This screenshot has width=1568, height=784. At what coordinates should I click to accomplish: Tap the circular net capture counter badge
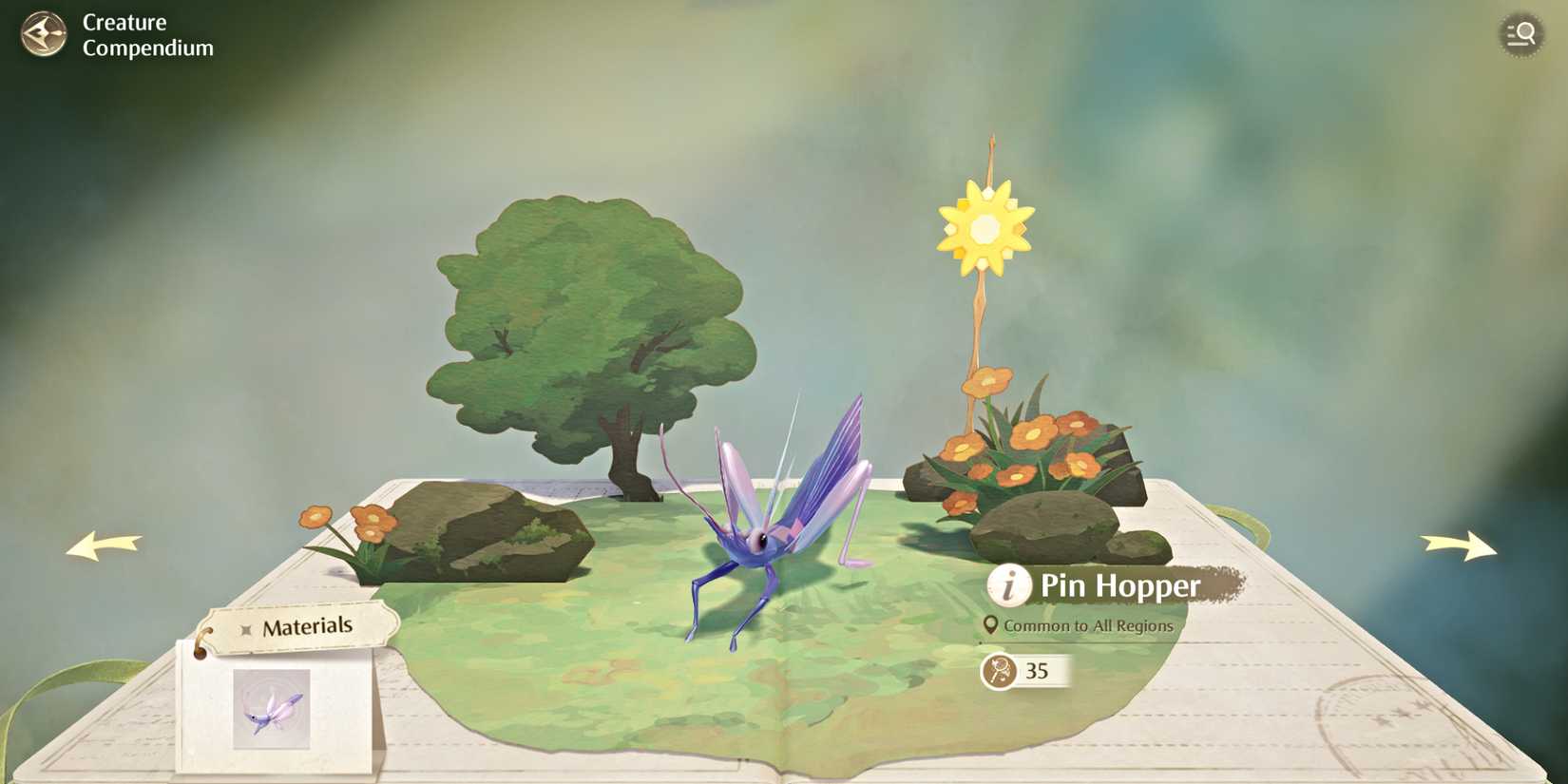(998, 672)
